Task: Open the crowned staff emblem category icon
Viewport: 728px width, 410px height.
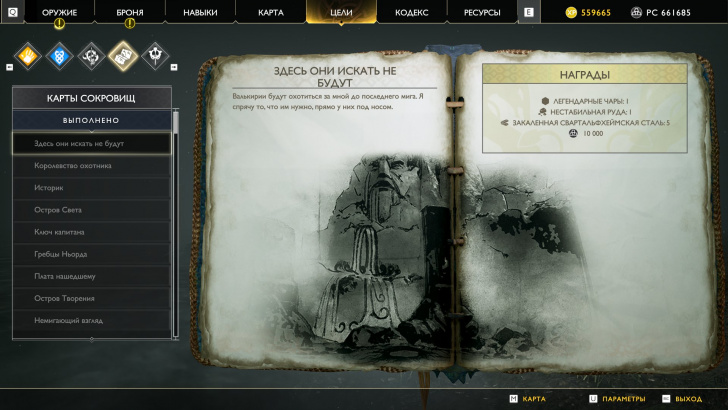Action: click(x=156, y=52)
